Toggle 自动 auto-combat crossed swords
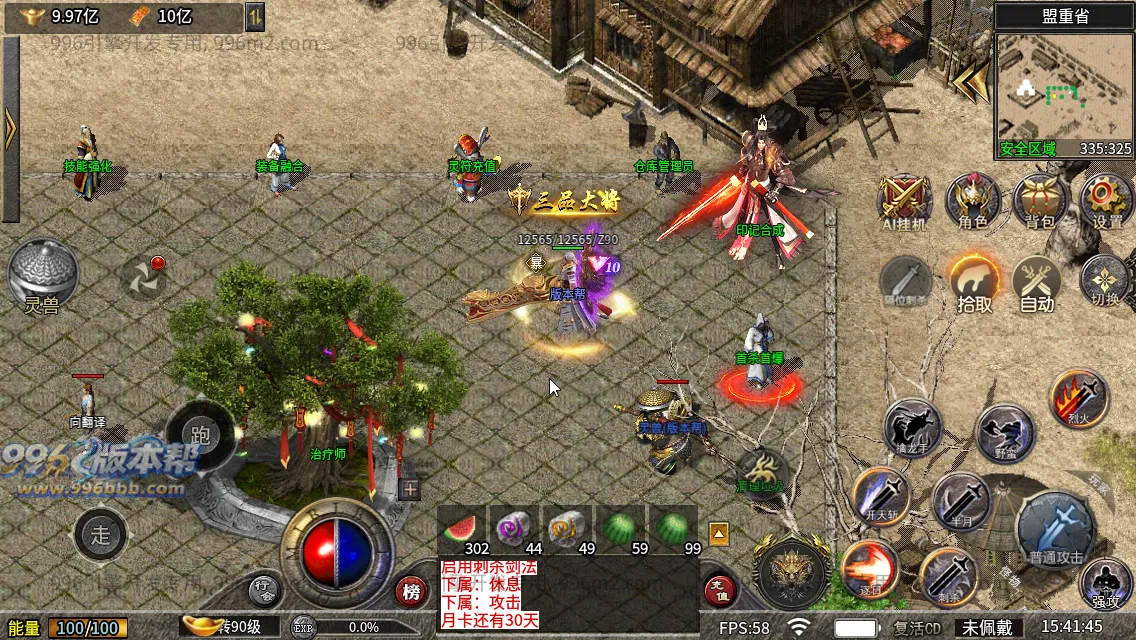1136x640 pixels. pyautogui.click(x=1037, y=282)
